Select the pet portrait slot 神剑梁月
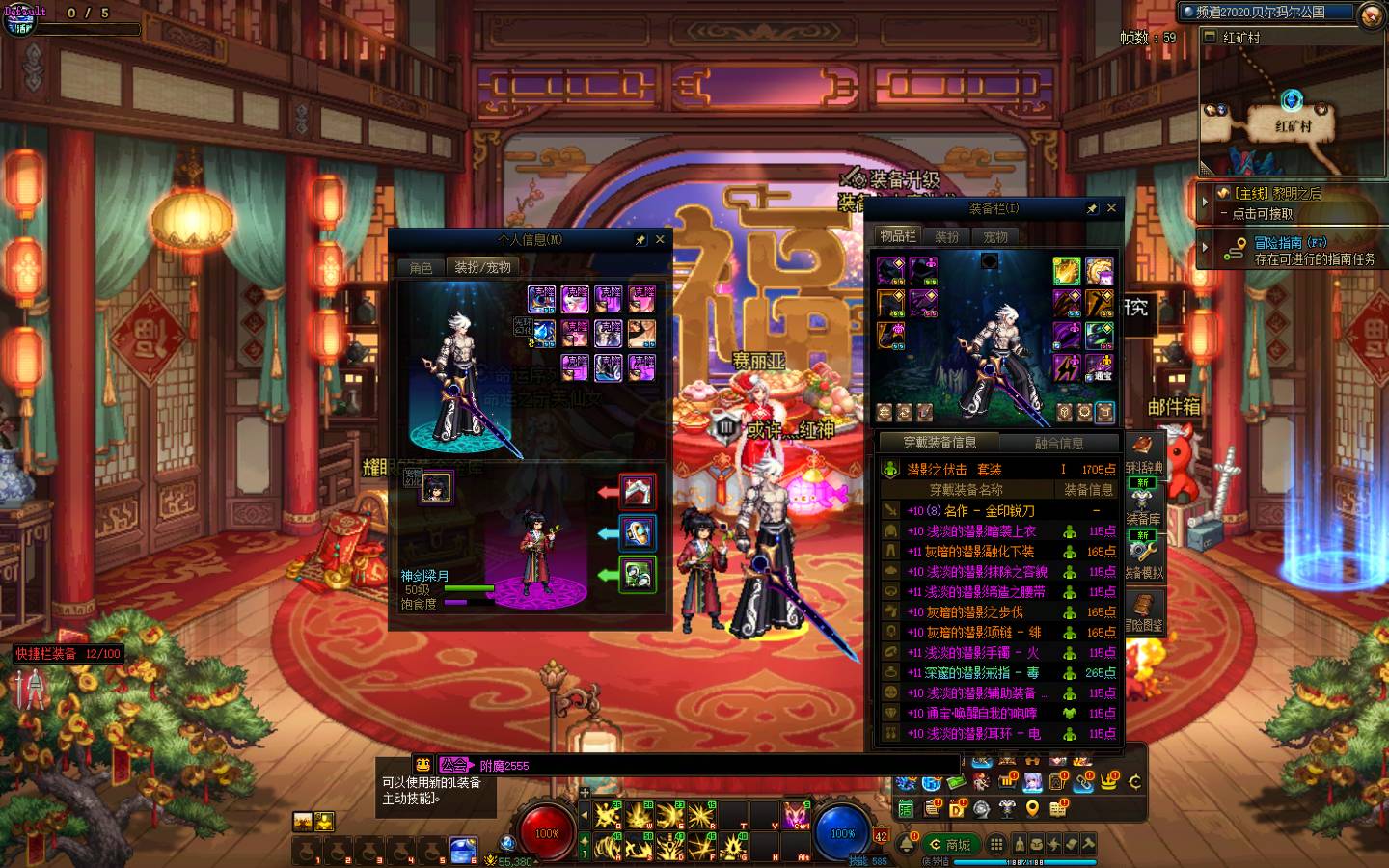This screenshot has width=1389, height=868. click(436, 487)
